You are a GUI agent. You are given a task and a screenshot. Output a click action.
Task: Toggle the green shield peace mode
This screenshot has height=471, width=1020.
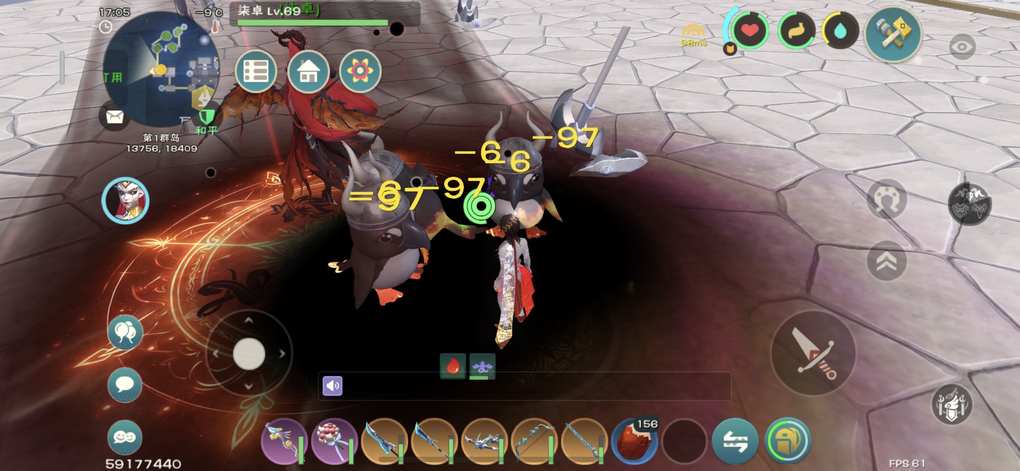click(208, 115)
